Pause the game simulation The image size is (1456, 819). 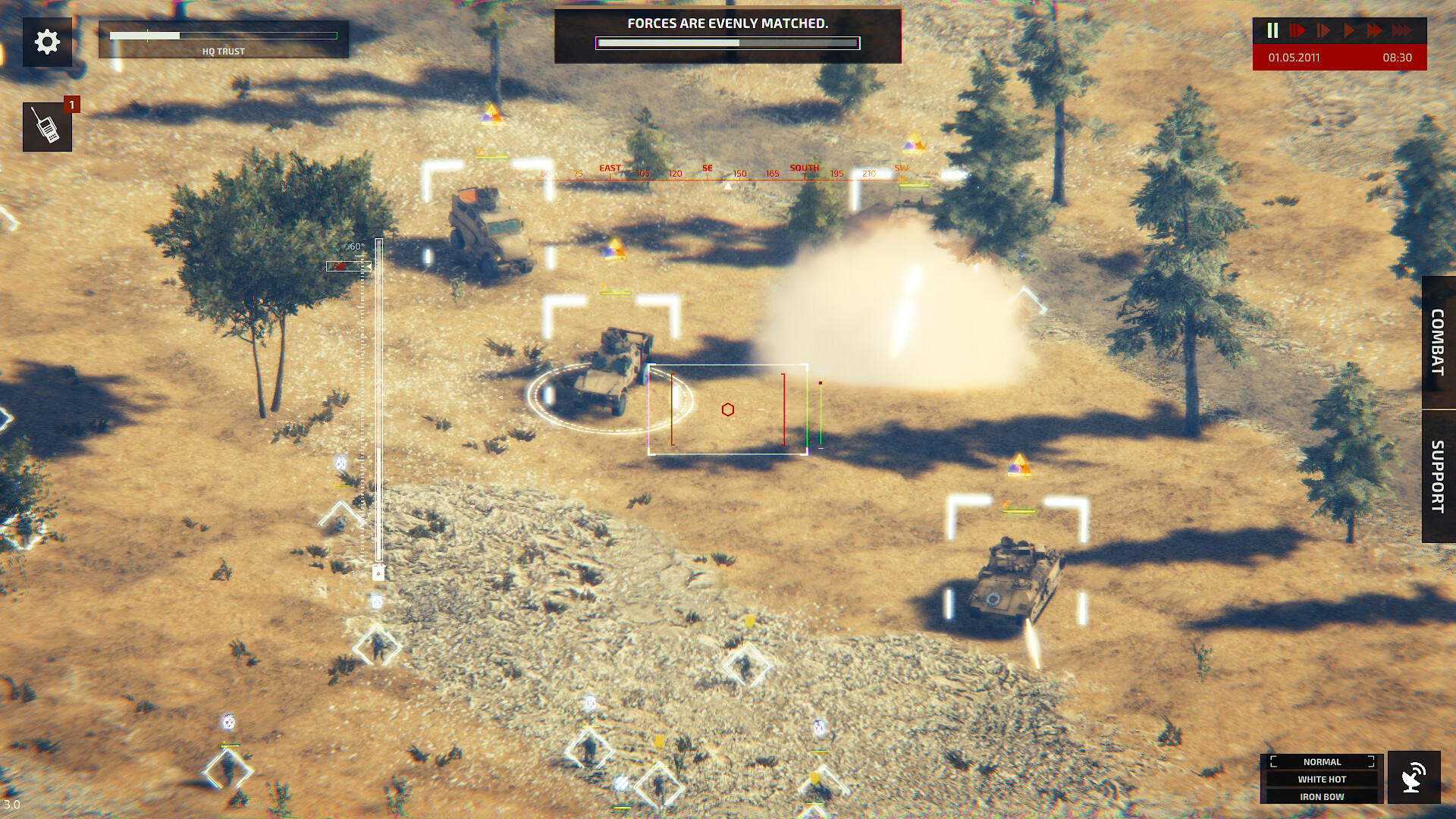1272,31
